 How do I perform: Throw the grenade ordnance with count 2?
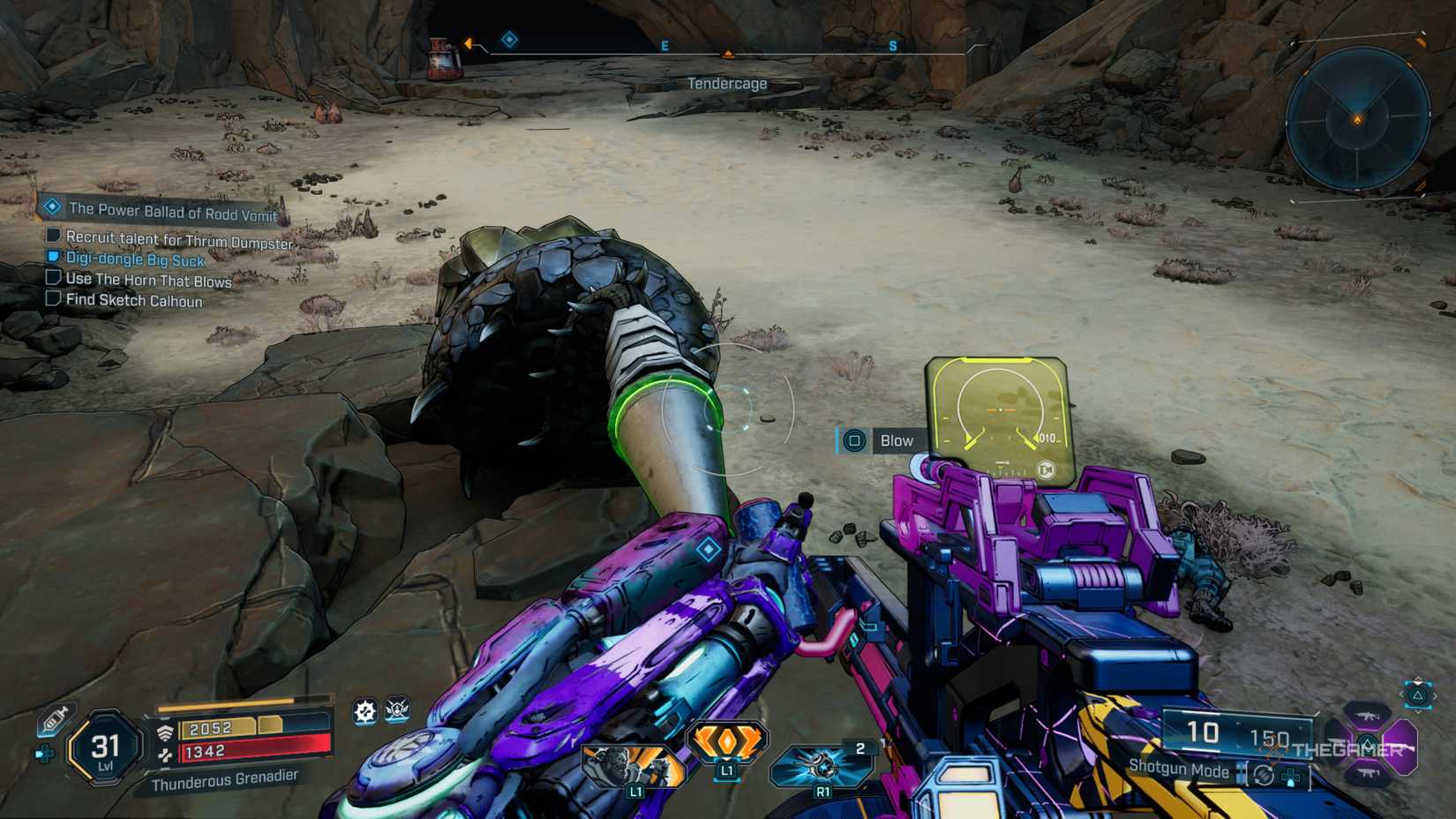[x=822, y=764]
